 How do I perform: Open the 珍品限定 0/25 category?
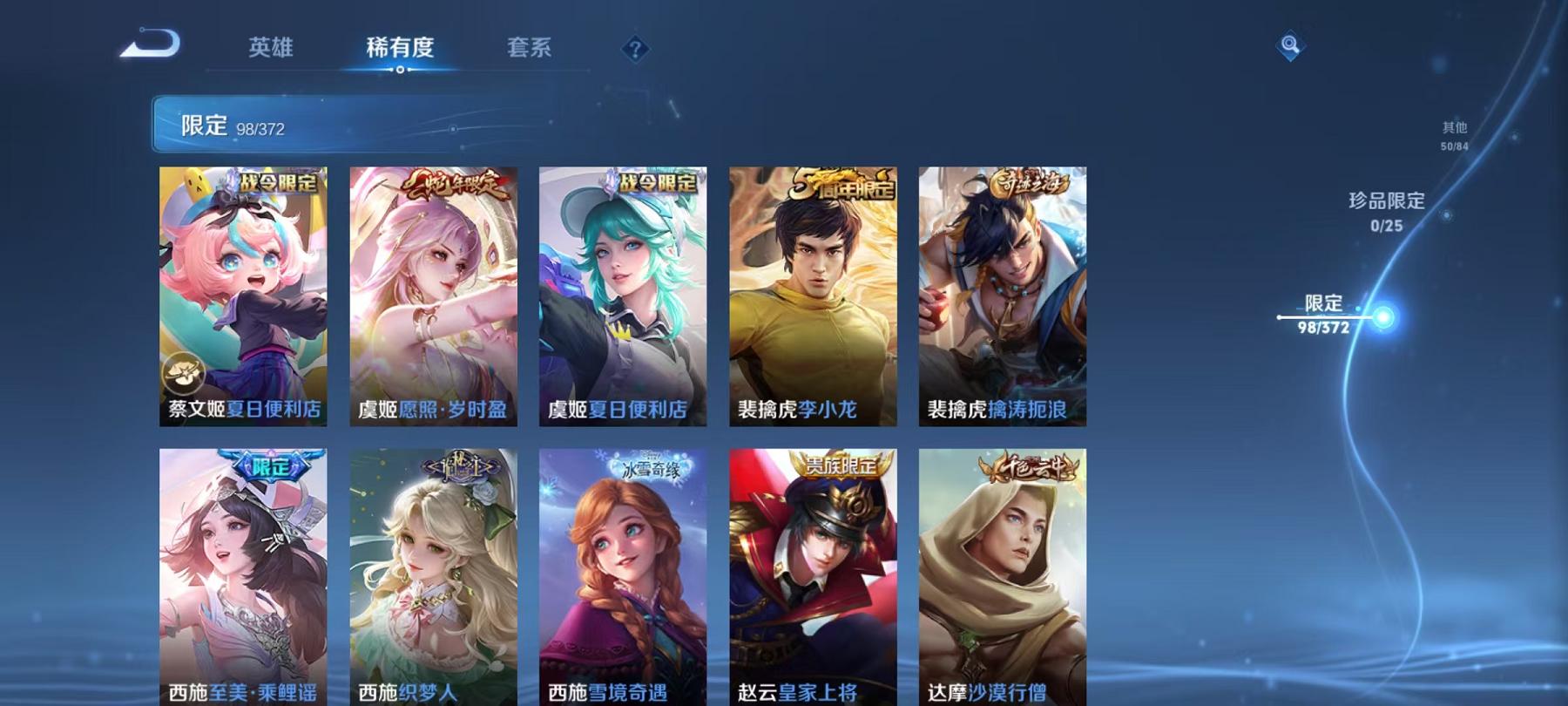(1387, 212)
